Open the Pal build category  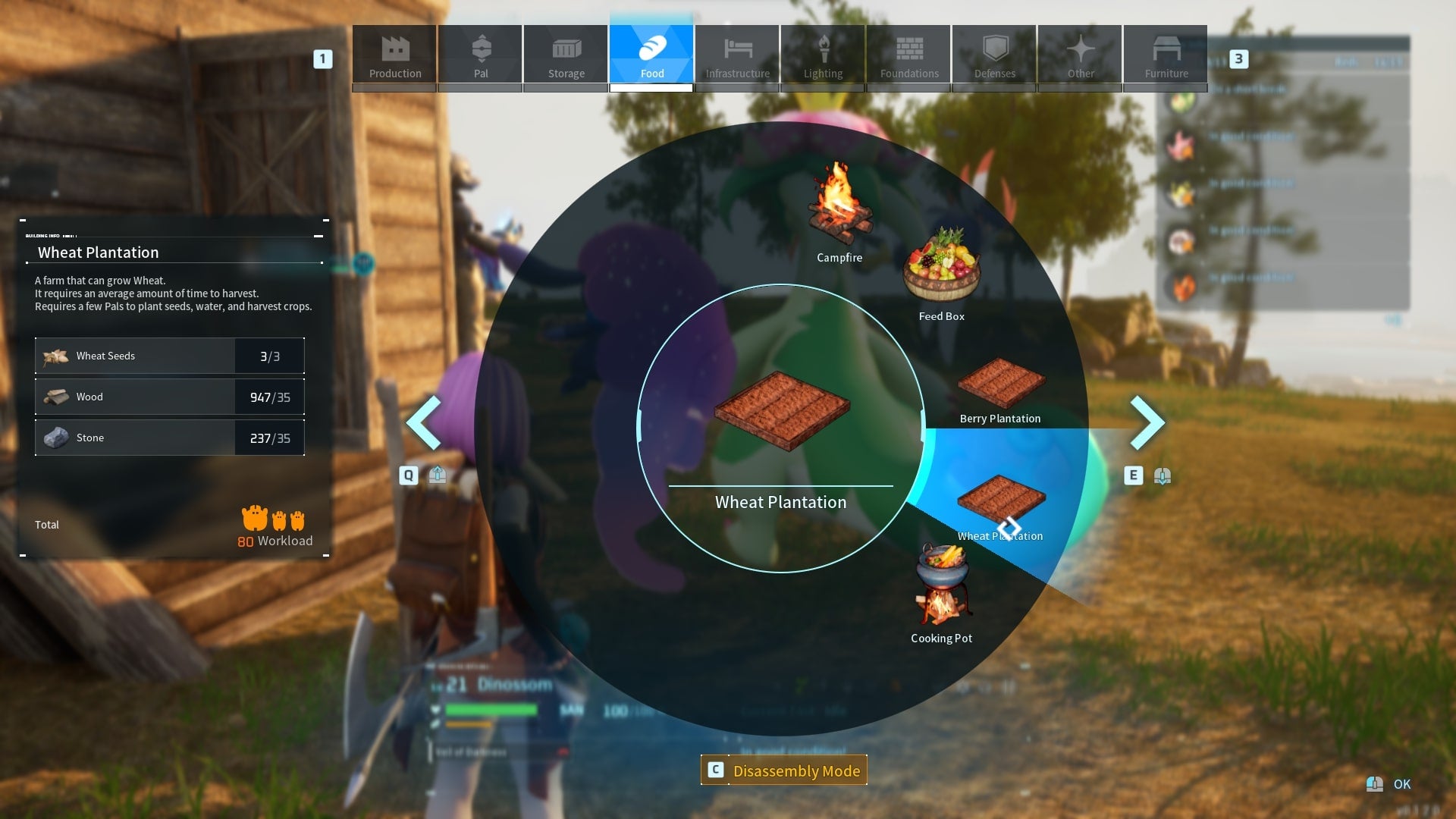(479, 53)
